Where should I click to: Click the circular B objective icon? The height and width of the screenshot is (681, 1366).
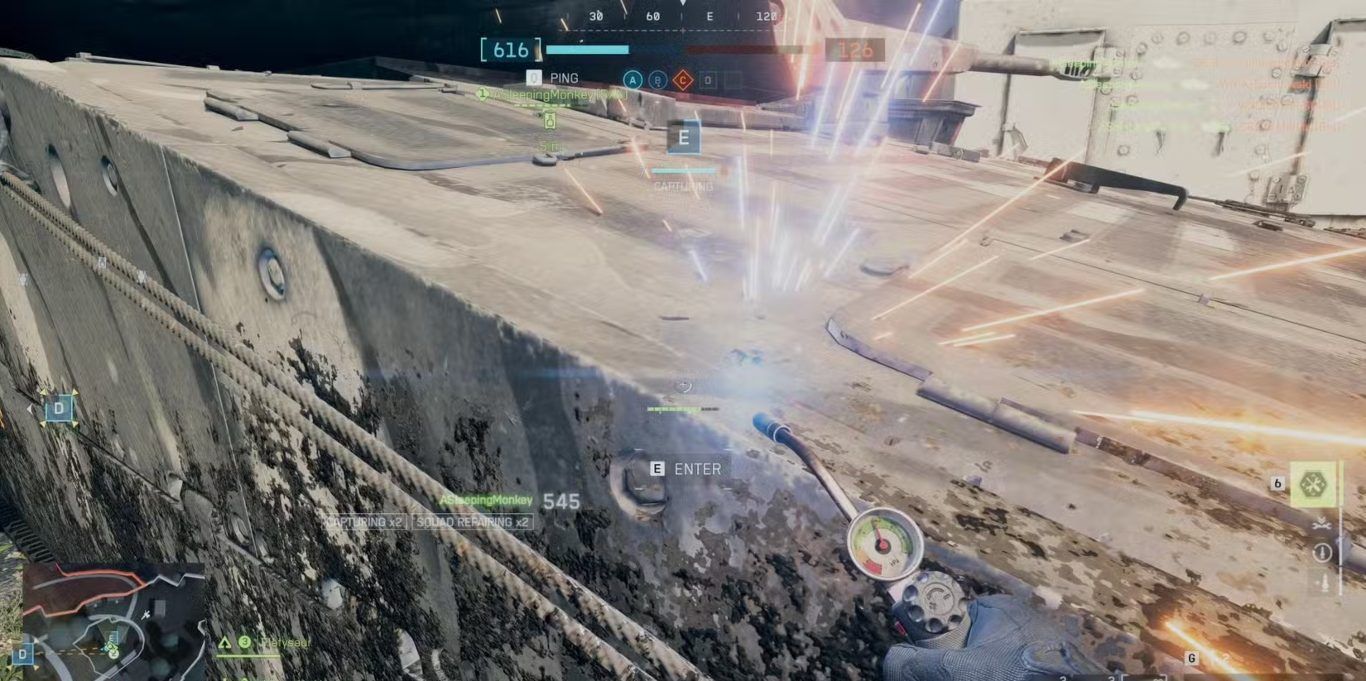click(x=657, y=80)
